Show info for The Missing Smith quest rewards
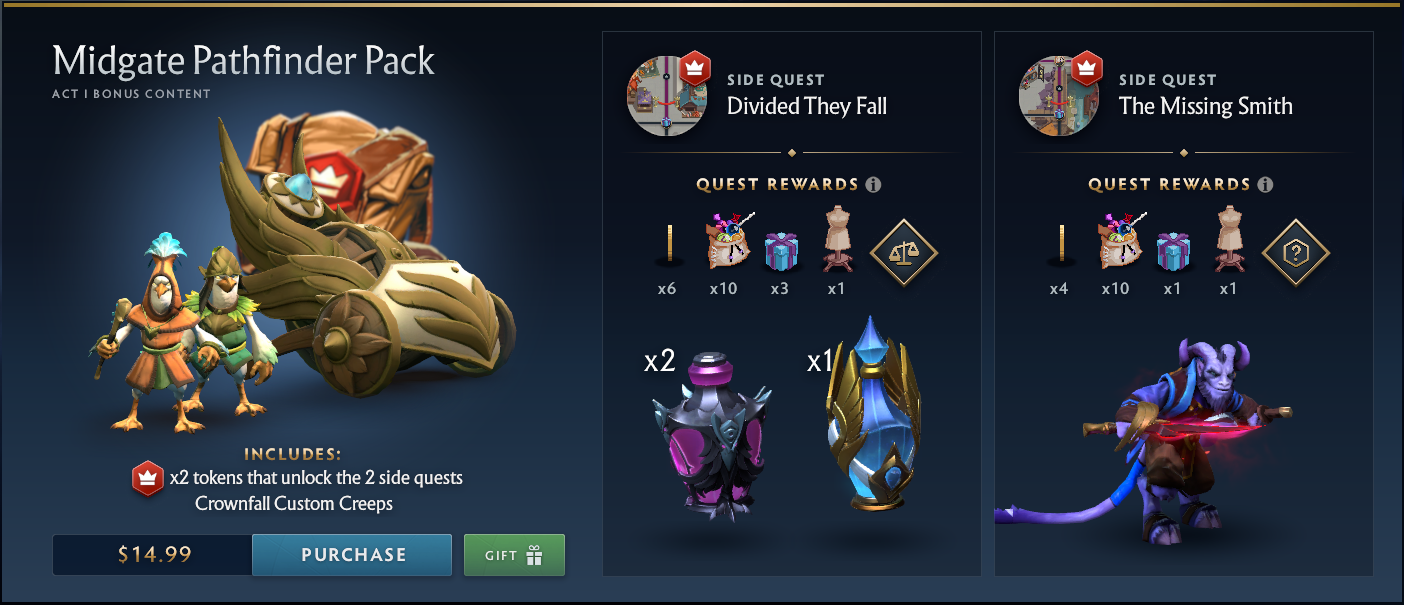Viewport: 1404px width, 605px height. pos(1265,185)
